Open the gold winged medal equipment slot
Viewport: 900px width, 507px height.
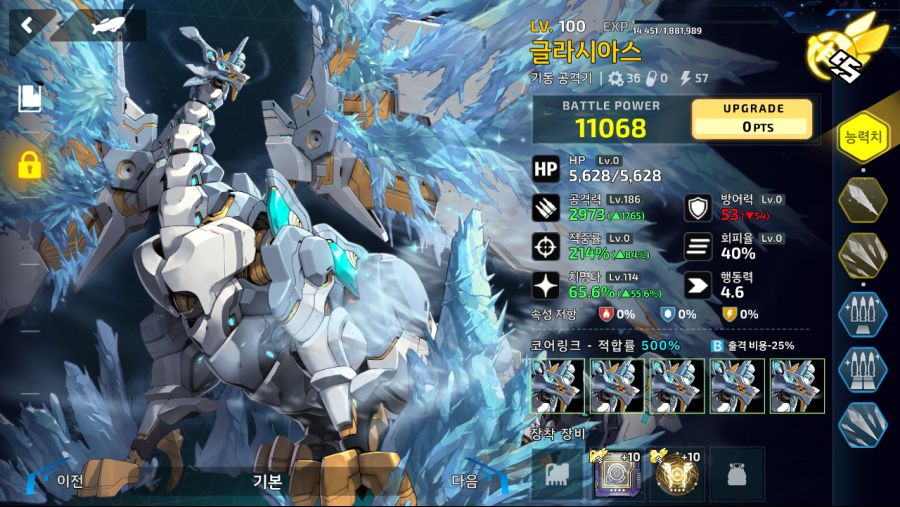click(677, 473)
